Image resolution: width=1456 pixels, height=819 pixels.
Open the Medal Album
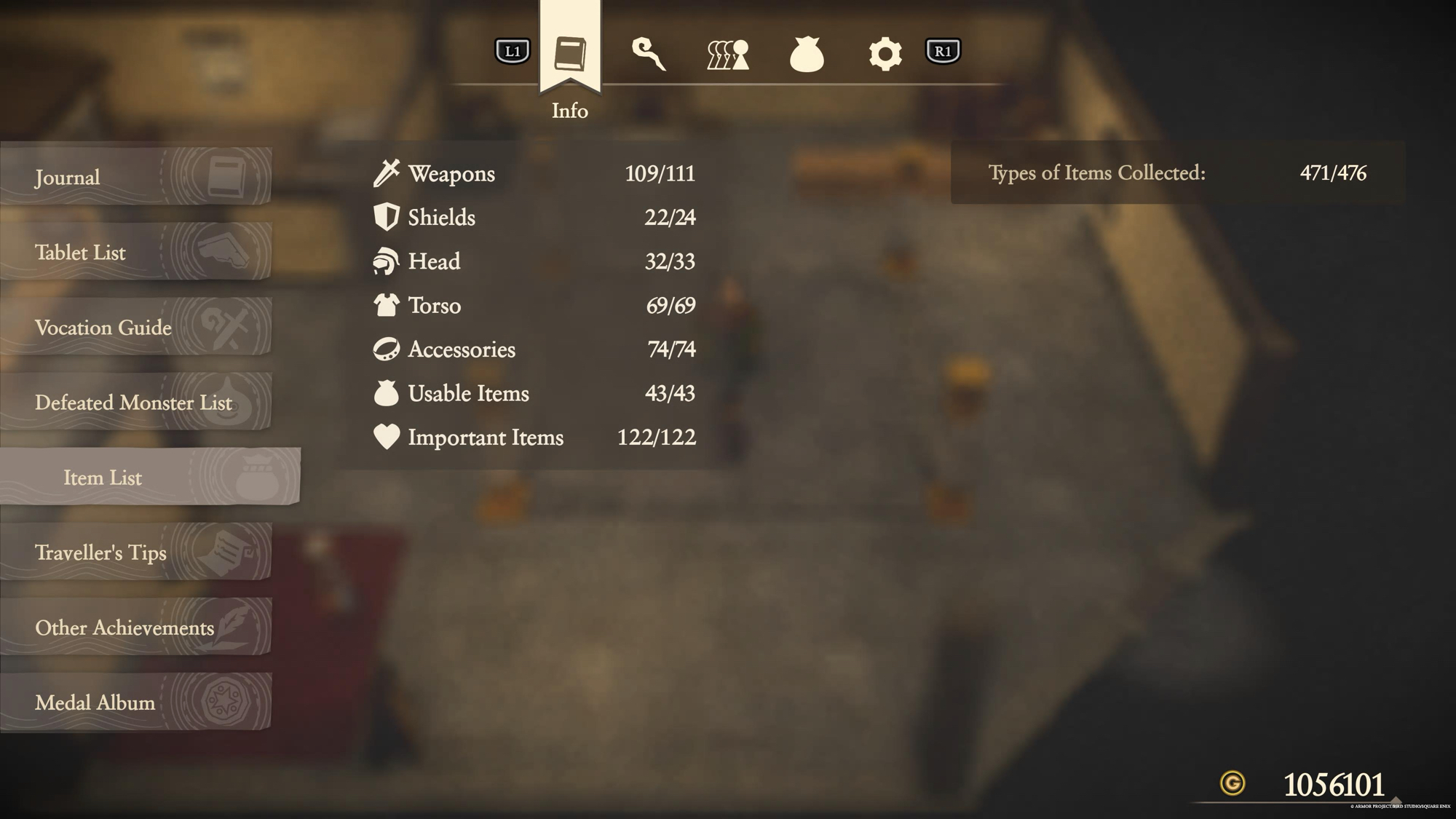coord(135,702)
